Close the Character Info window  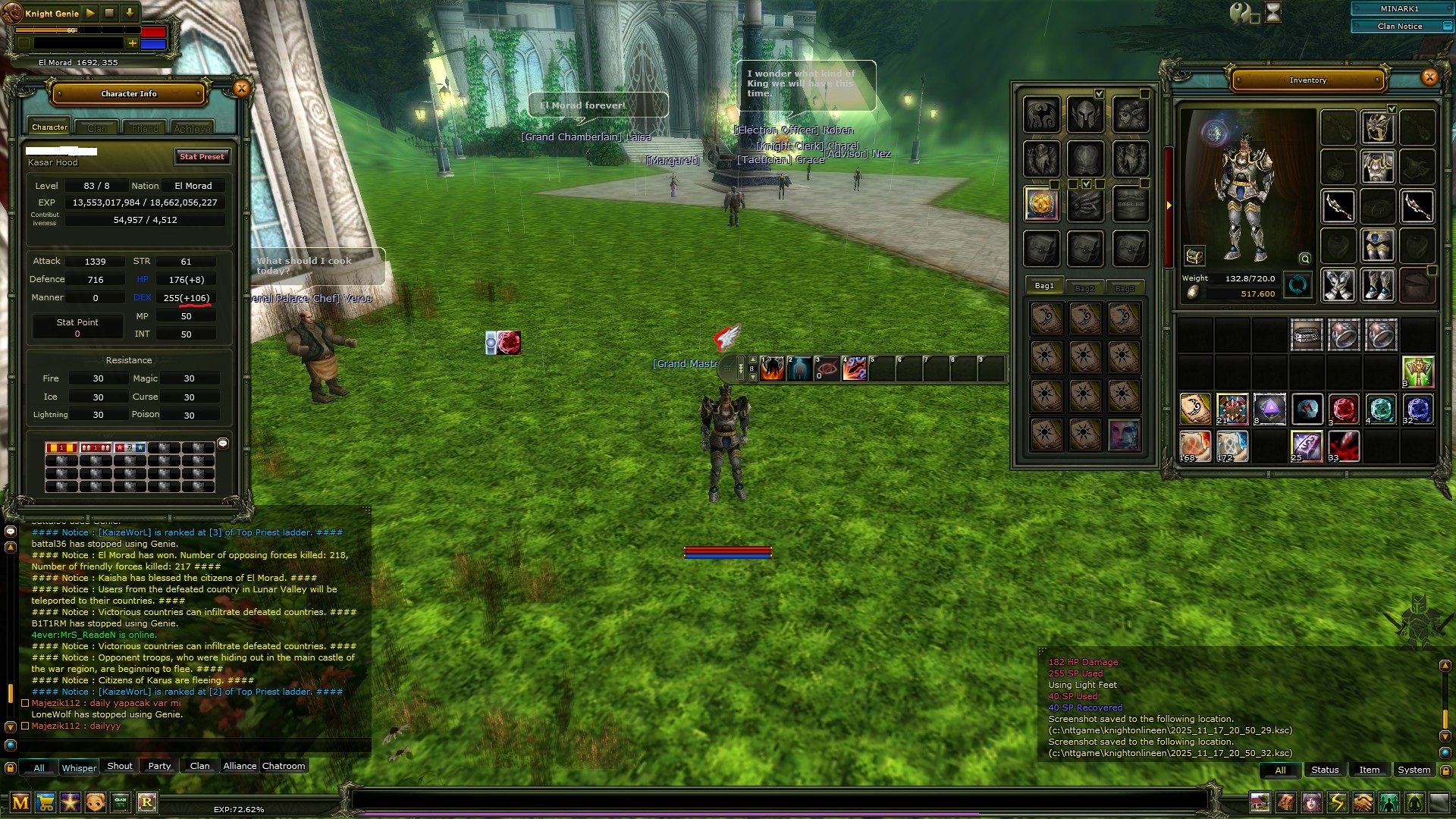pyautogui.click(x=241, y=89)
